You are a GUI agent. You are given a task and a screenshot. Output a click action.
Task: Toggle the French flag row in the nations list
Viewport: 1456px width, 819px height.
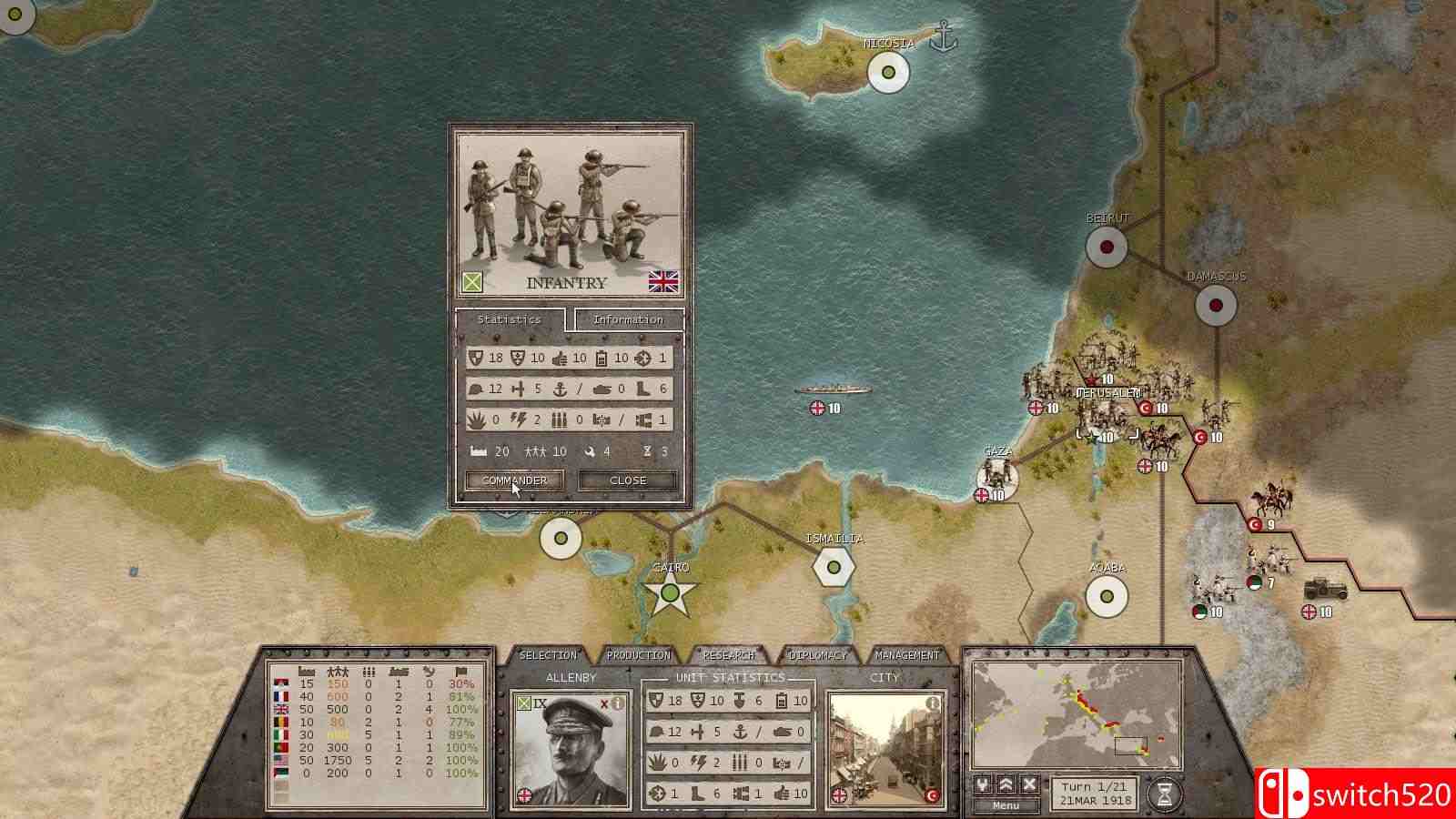(x=281, y=696)
